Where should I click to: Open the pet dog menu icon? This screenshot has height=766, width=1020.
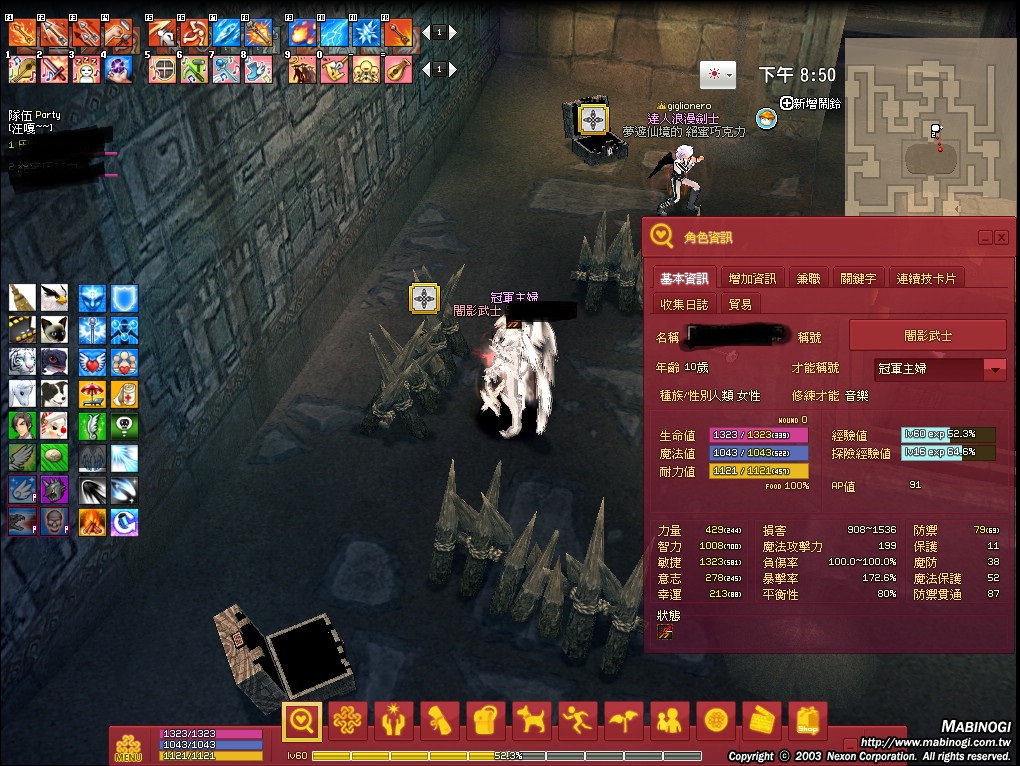coord(533,719)
